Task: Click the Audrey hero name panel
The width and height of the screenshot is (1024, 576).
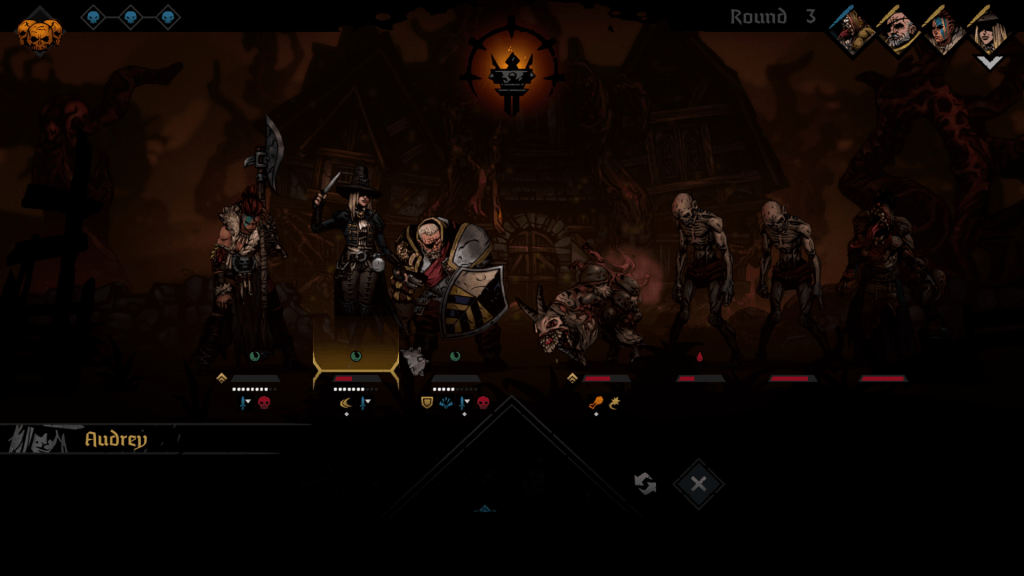Action: [115, 439]
